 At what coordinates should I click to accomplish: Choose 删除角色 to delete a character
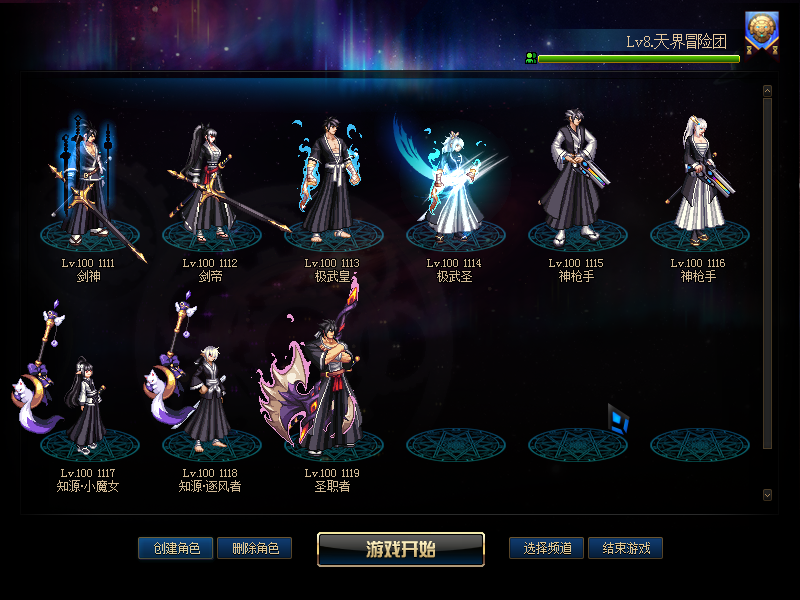[254, 548]
